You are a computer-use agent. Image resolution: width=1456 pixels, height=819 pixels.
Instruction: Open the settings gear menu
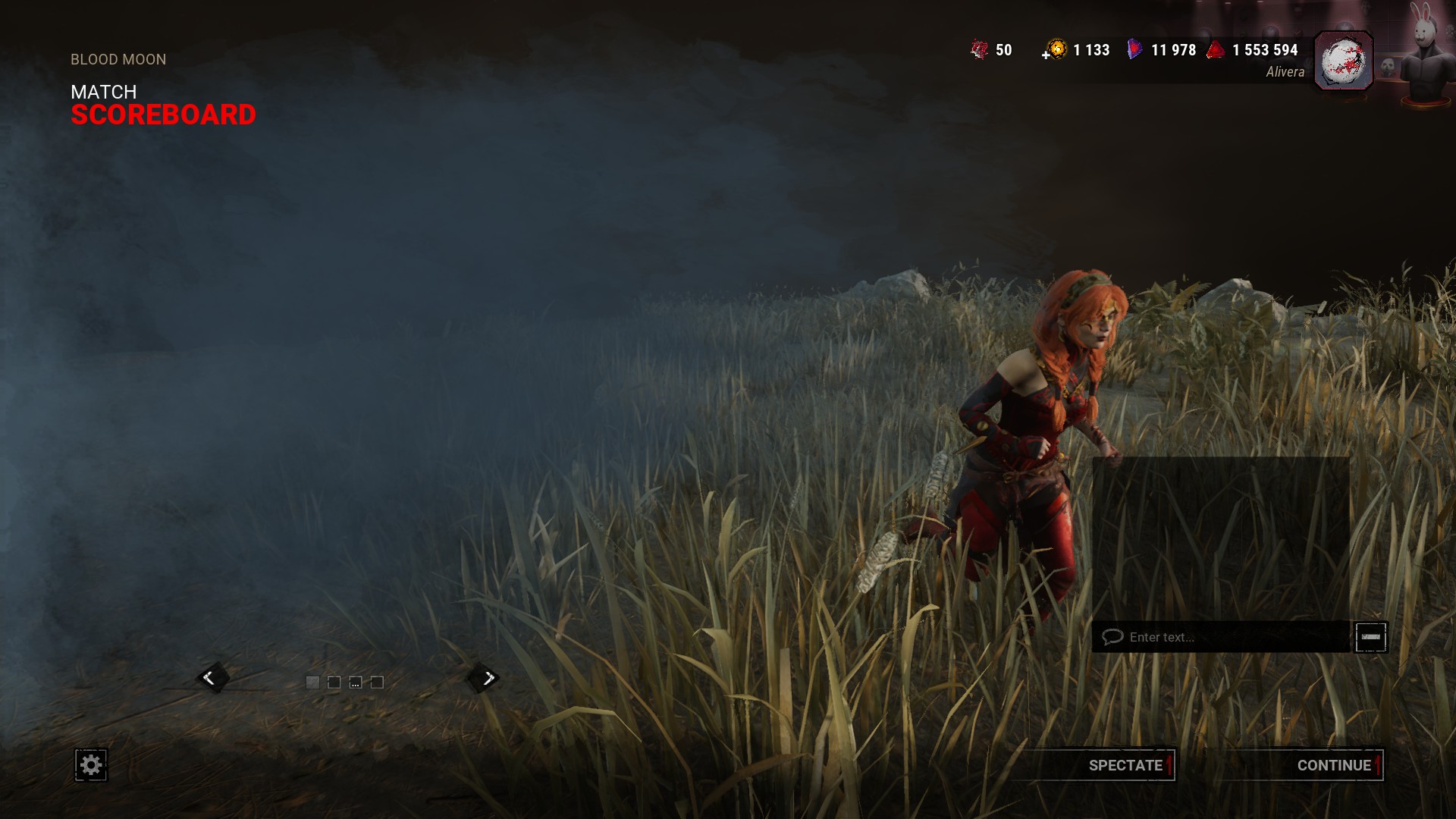[91, 764]
